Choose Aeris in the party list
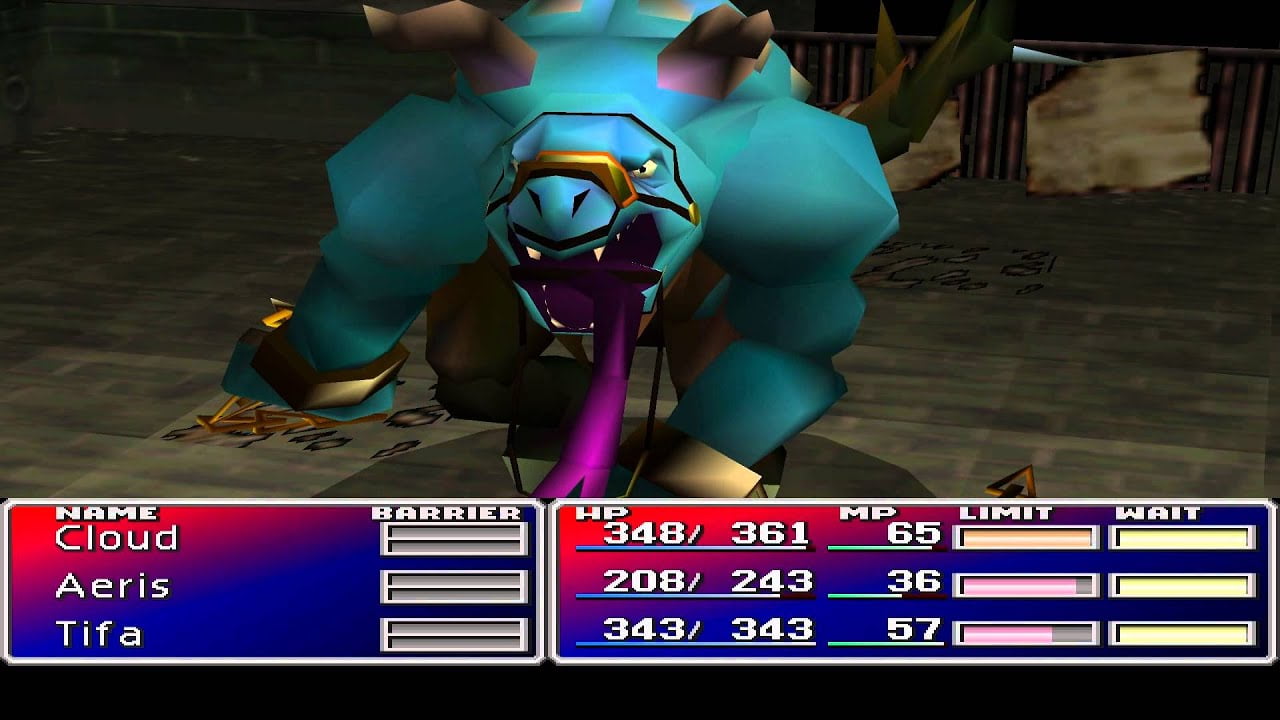This screenshot has height=720, width=1280. [x=112, y=586]
